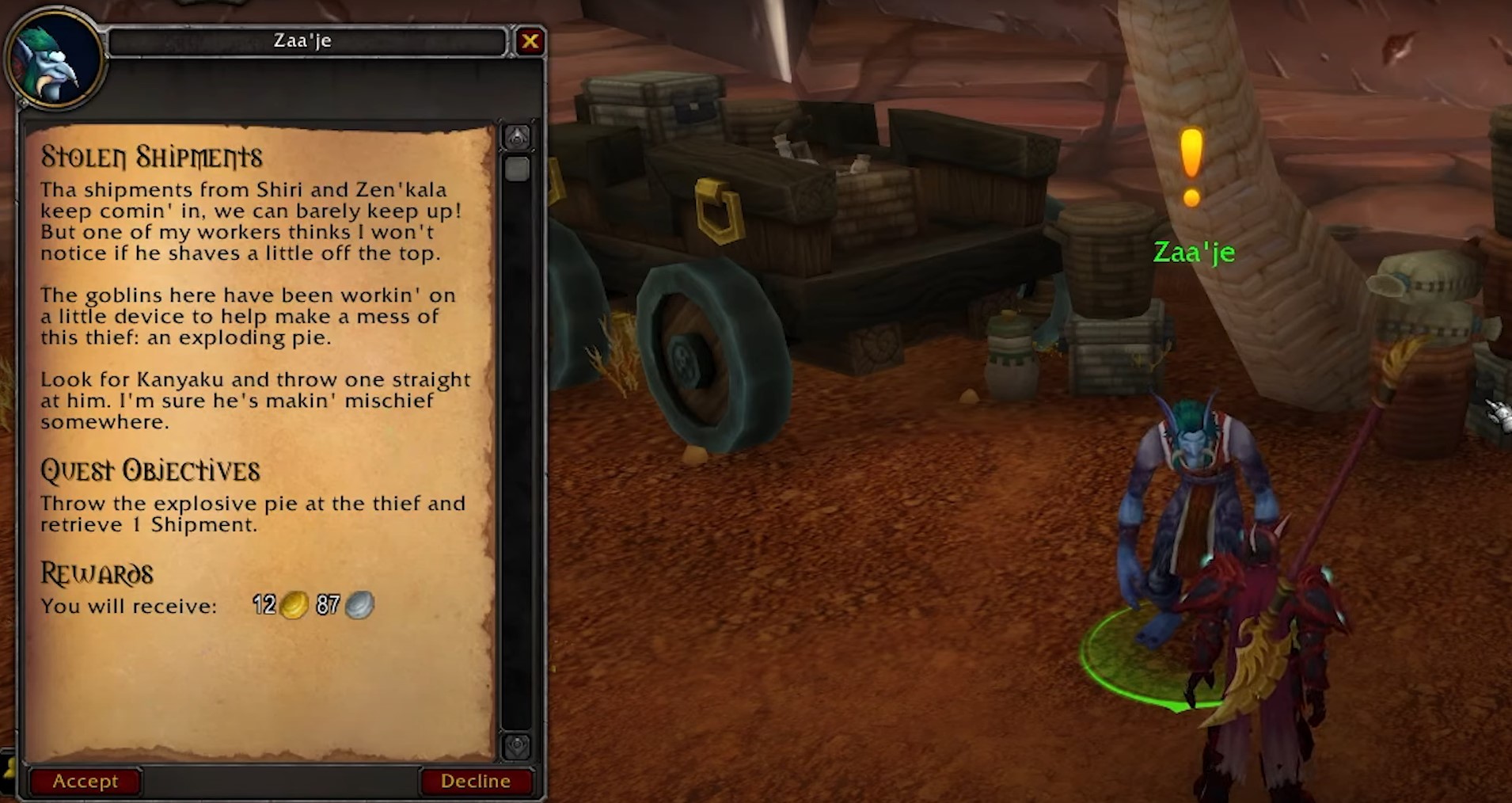Viewport: 1512px width, 803px height.
Task: Click the quest scrollbar thumb
Action: 517,169
